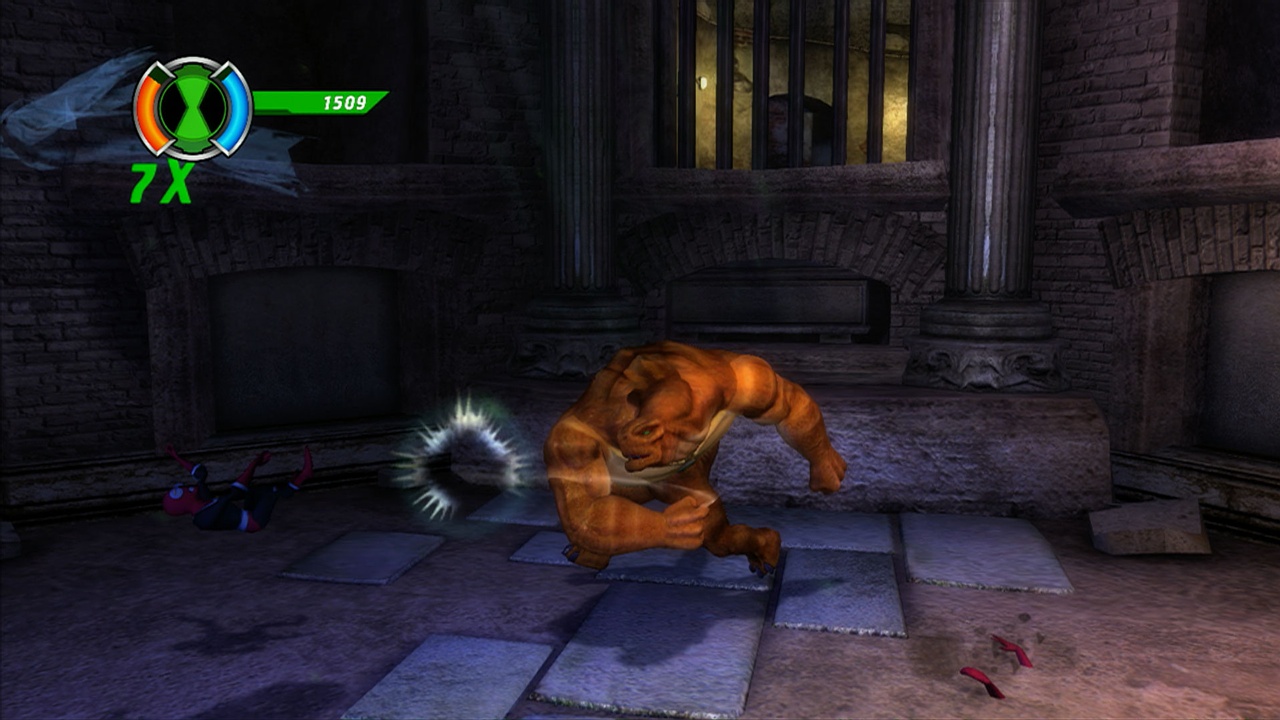
Task: Click the glowing white energy ring projectile
Action: click(x=465, y=460)
